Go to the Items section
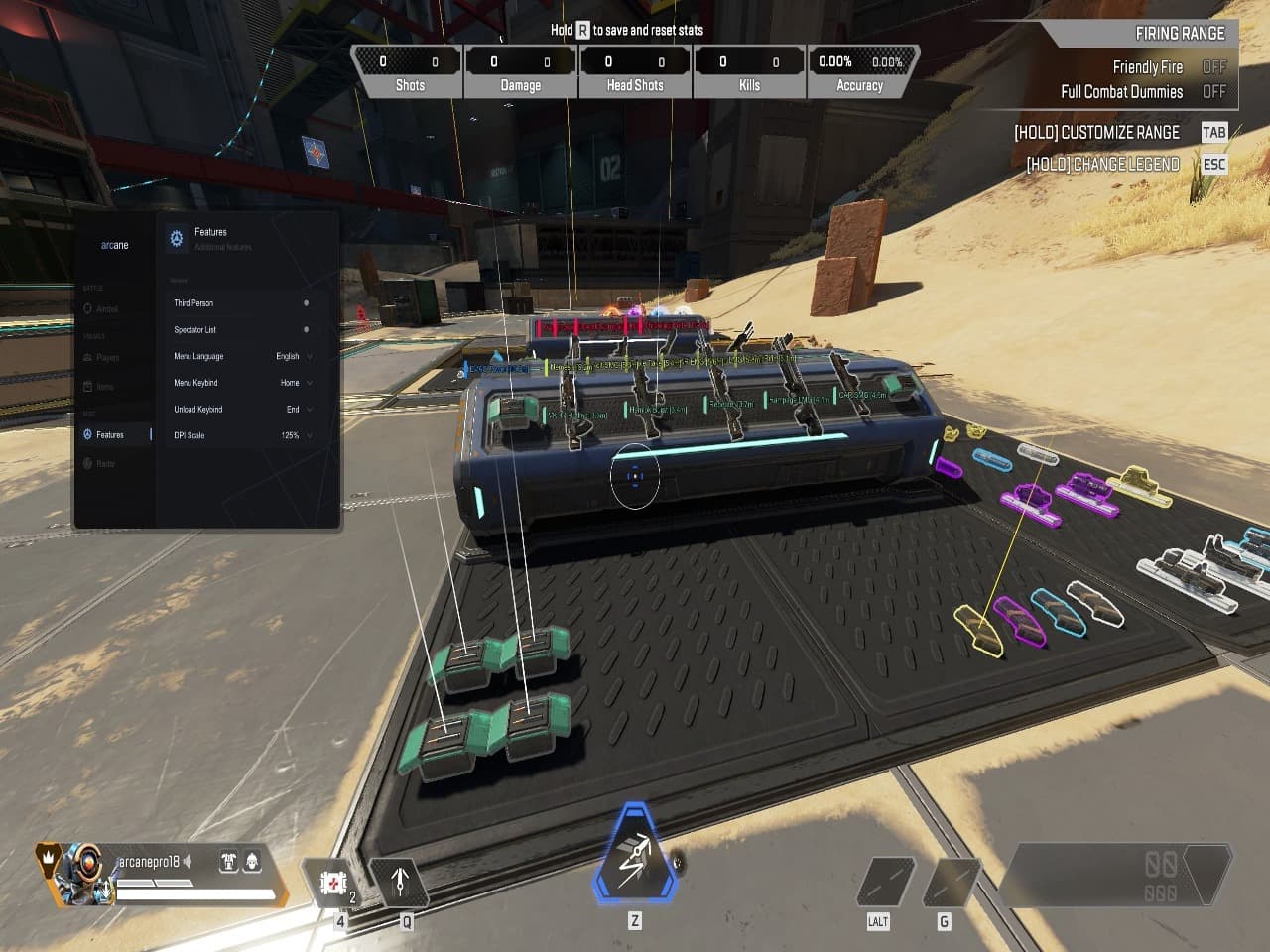Viewport: 1270px width, 952px height. [104, 387]
